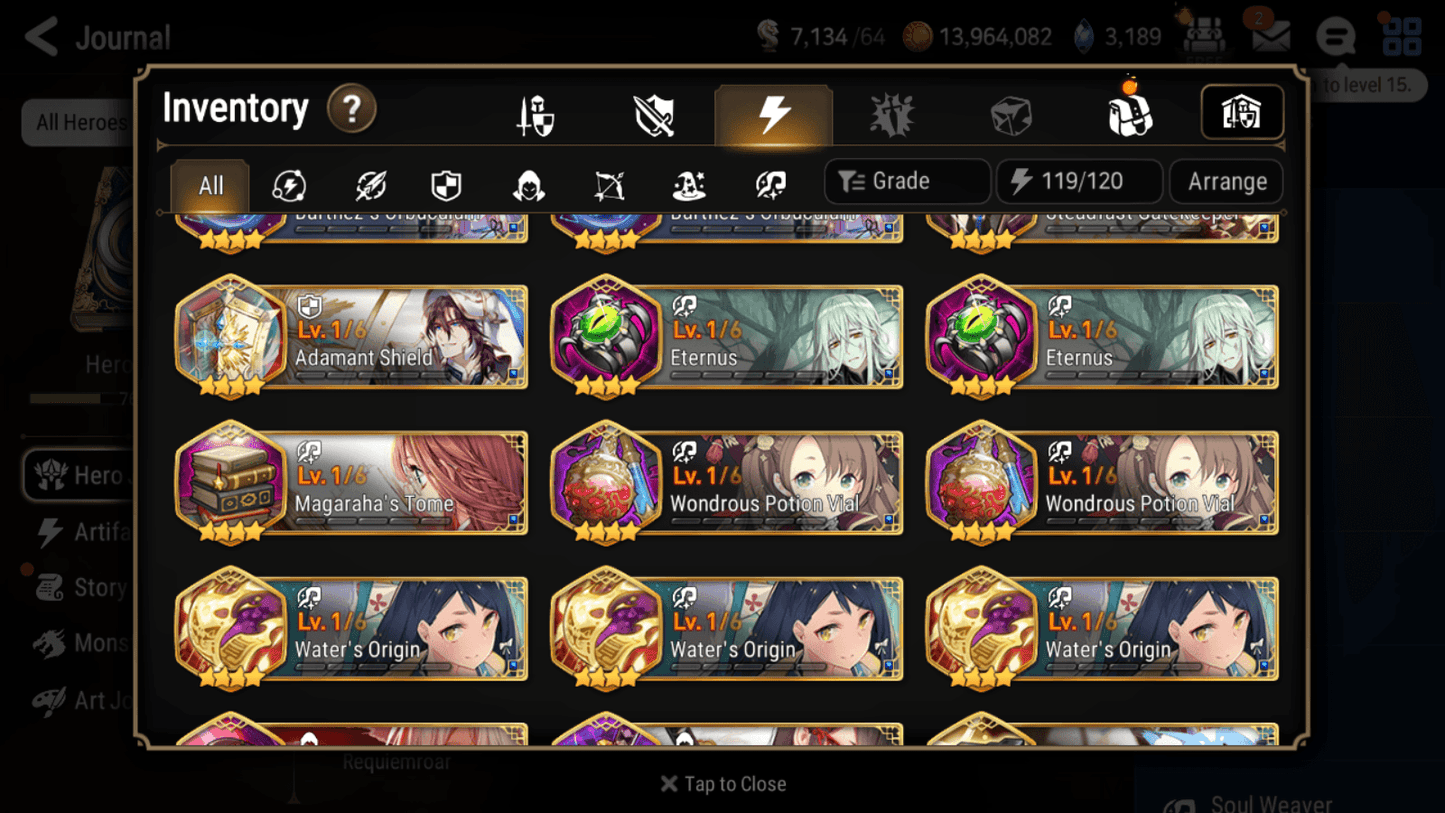Switch to the Equipment tab

(x=534, y=113)
